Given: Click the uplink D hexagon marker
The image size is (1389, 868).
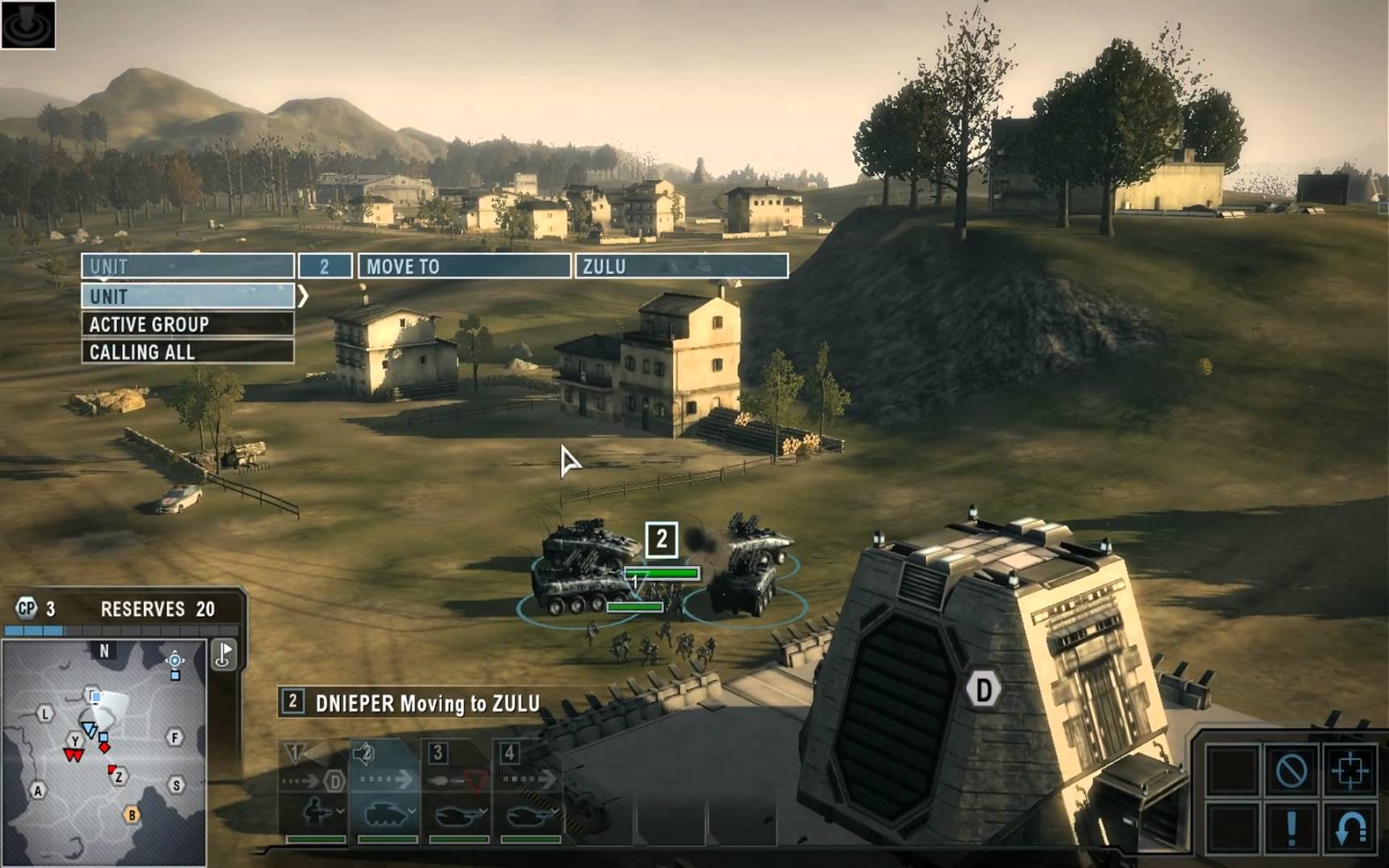Looking at the screenshot, I should [983, 690].
